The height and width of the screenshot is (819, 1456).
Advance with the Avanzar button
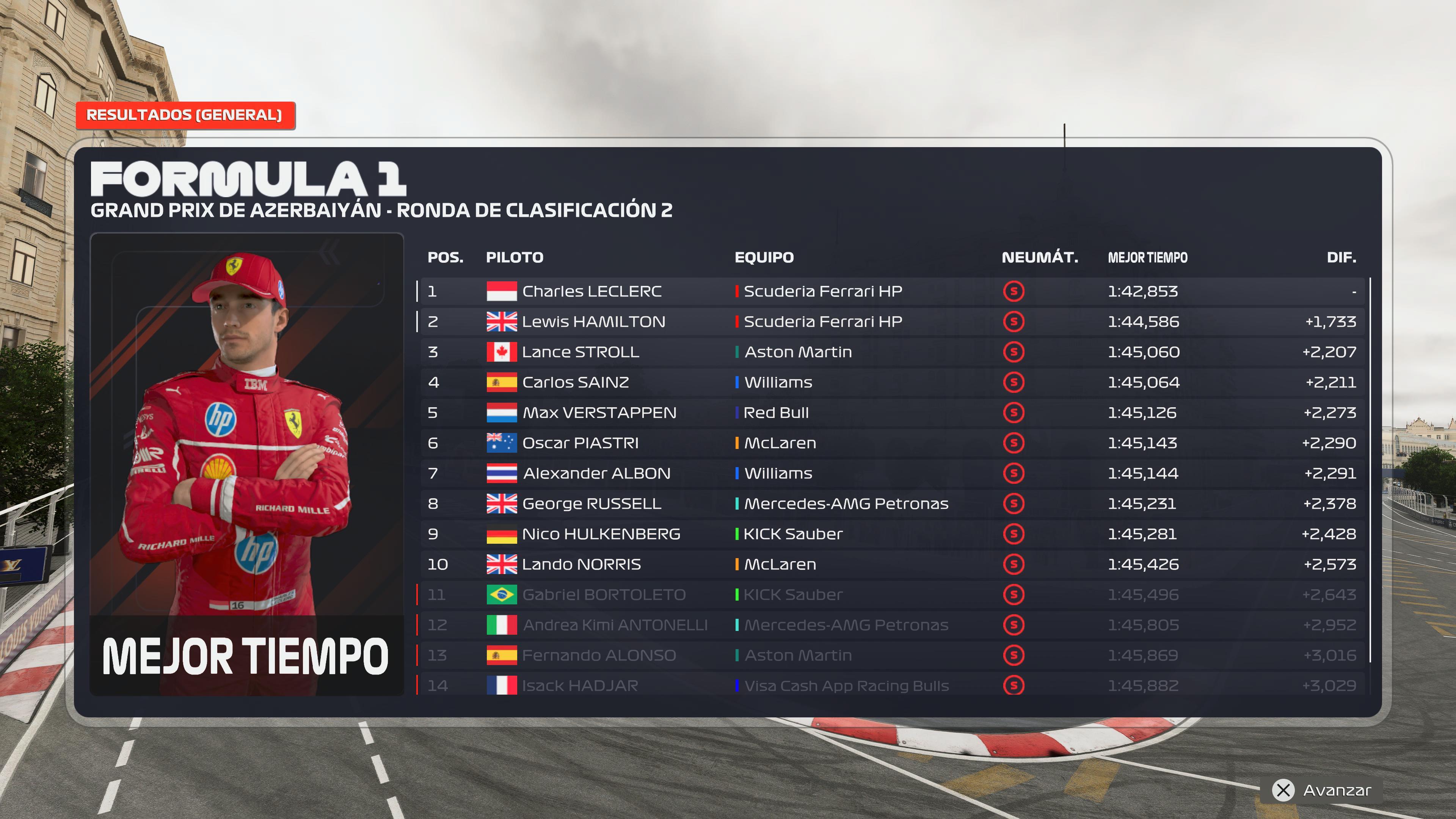click(1323, 789)
